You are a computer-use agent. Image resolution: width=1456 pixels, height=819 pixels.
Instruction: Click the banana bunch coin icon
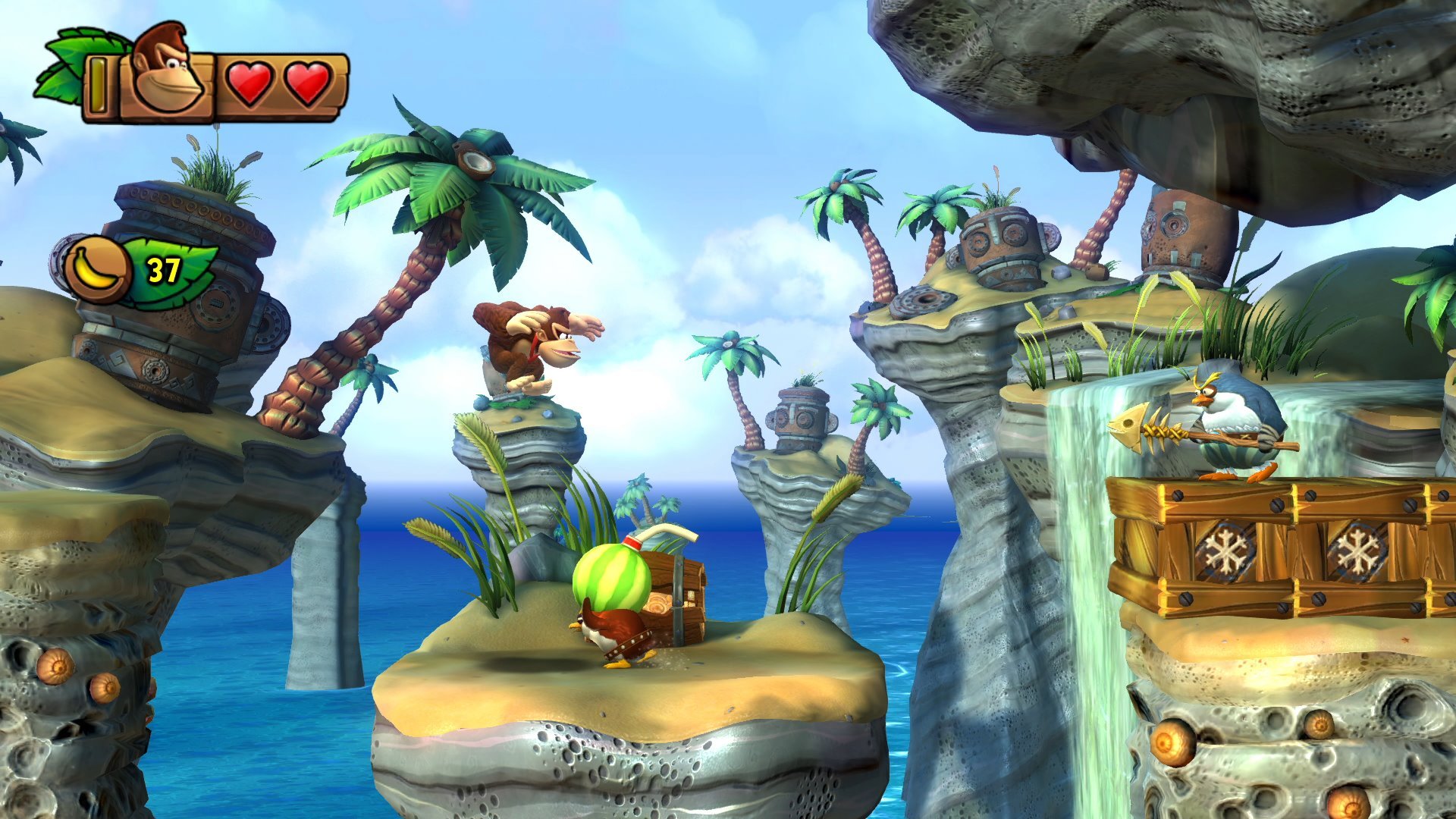pyautogui.click(x=99, y=269)
